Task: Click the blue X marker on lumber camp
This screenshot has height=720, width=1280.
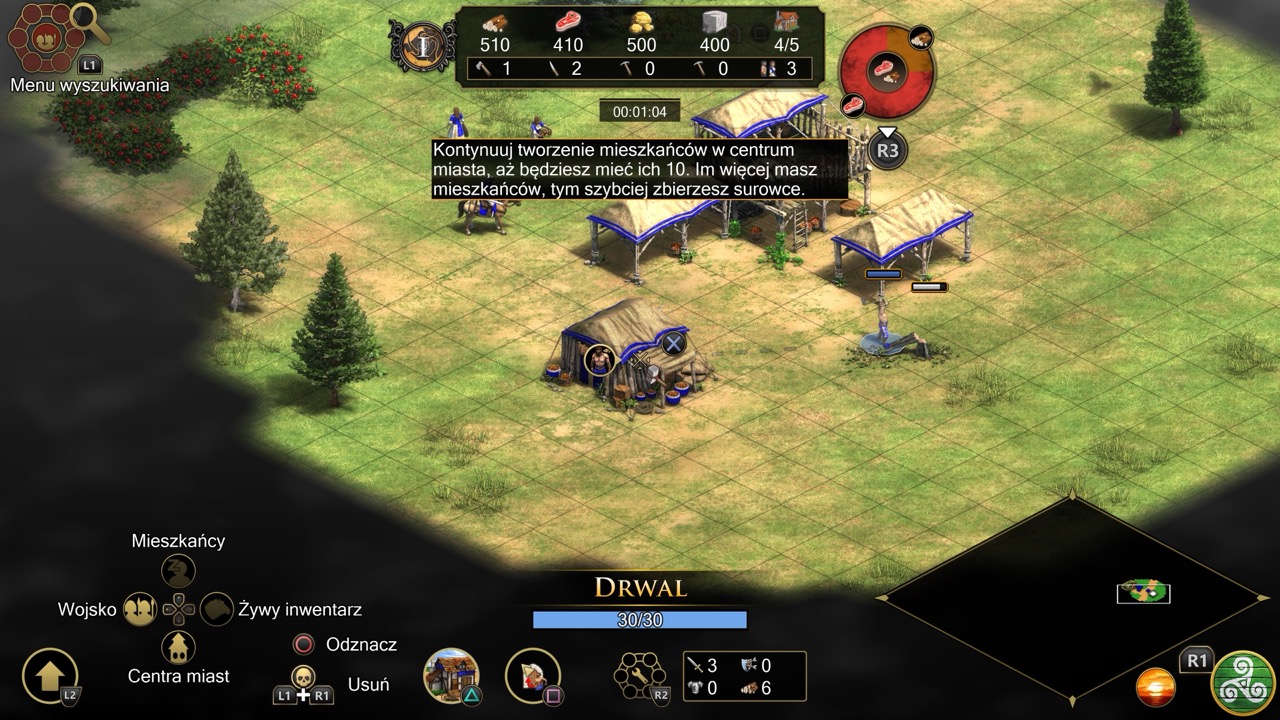Action: tap(673, 343)
